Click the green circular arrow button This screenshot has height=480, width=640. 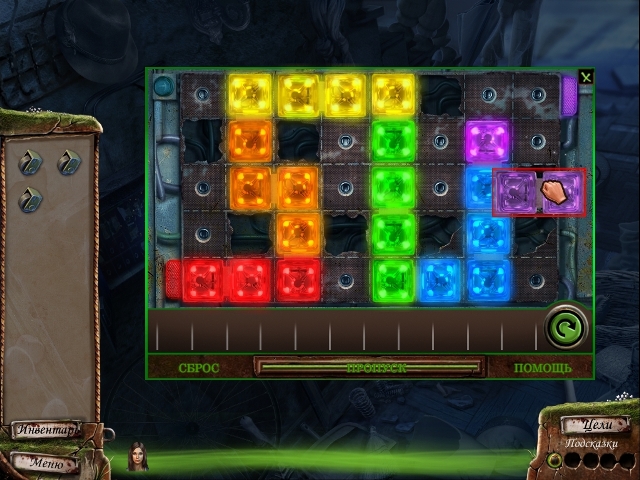click(x=565, y=327)
